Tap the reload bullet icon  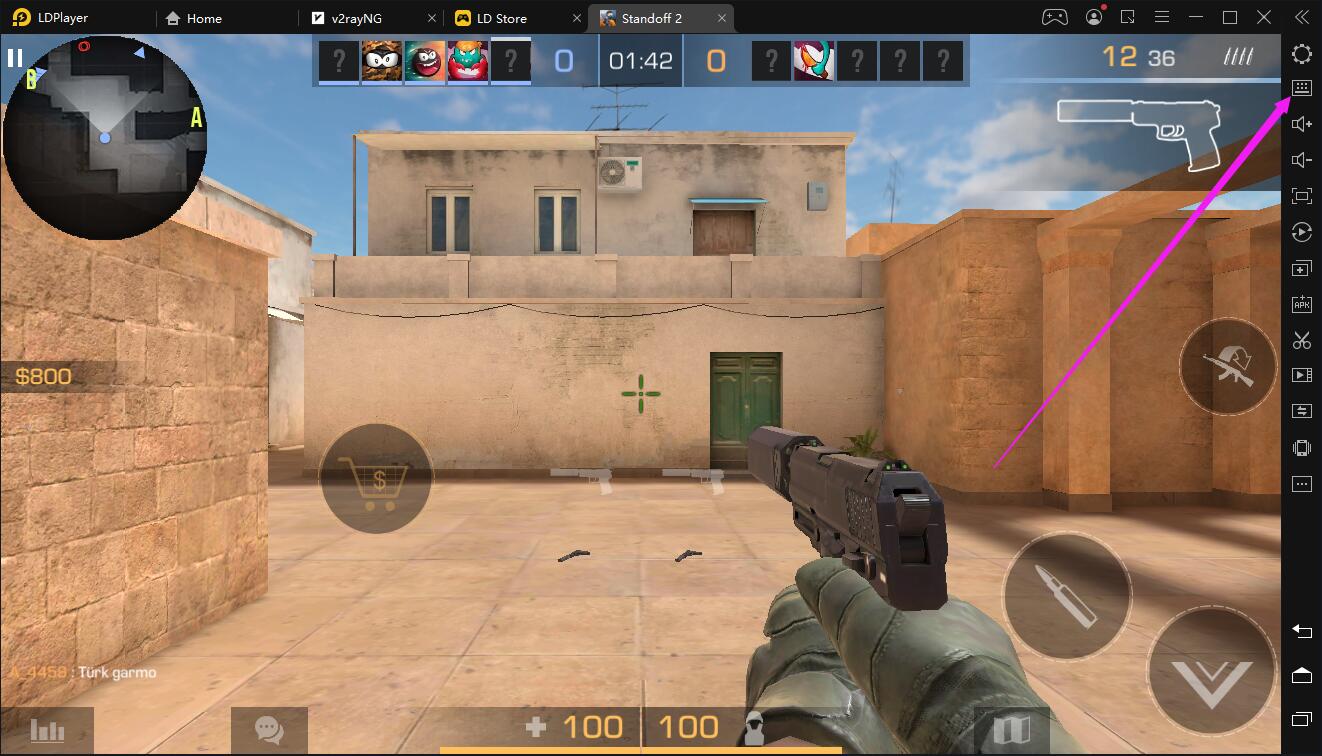click(1066, 595)
